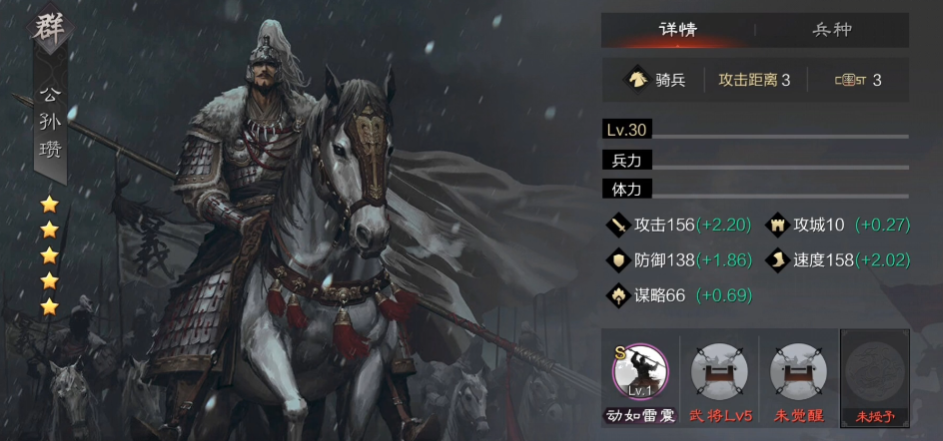Switch to the 详情 details tab
The width and height of the screenshot is (943, 441).
point(677,29)
